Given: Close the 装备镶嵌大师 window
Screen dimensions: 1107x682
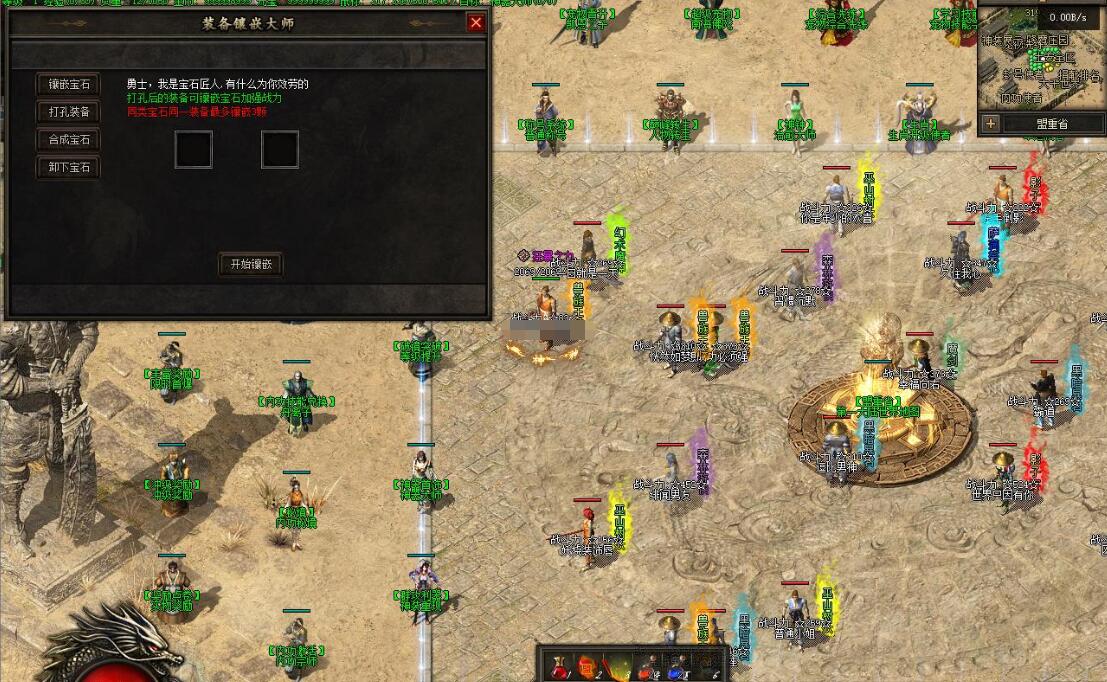Looking at the screenshot, I should [476, 23].
